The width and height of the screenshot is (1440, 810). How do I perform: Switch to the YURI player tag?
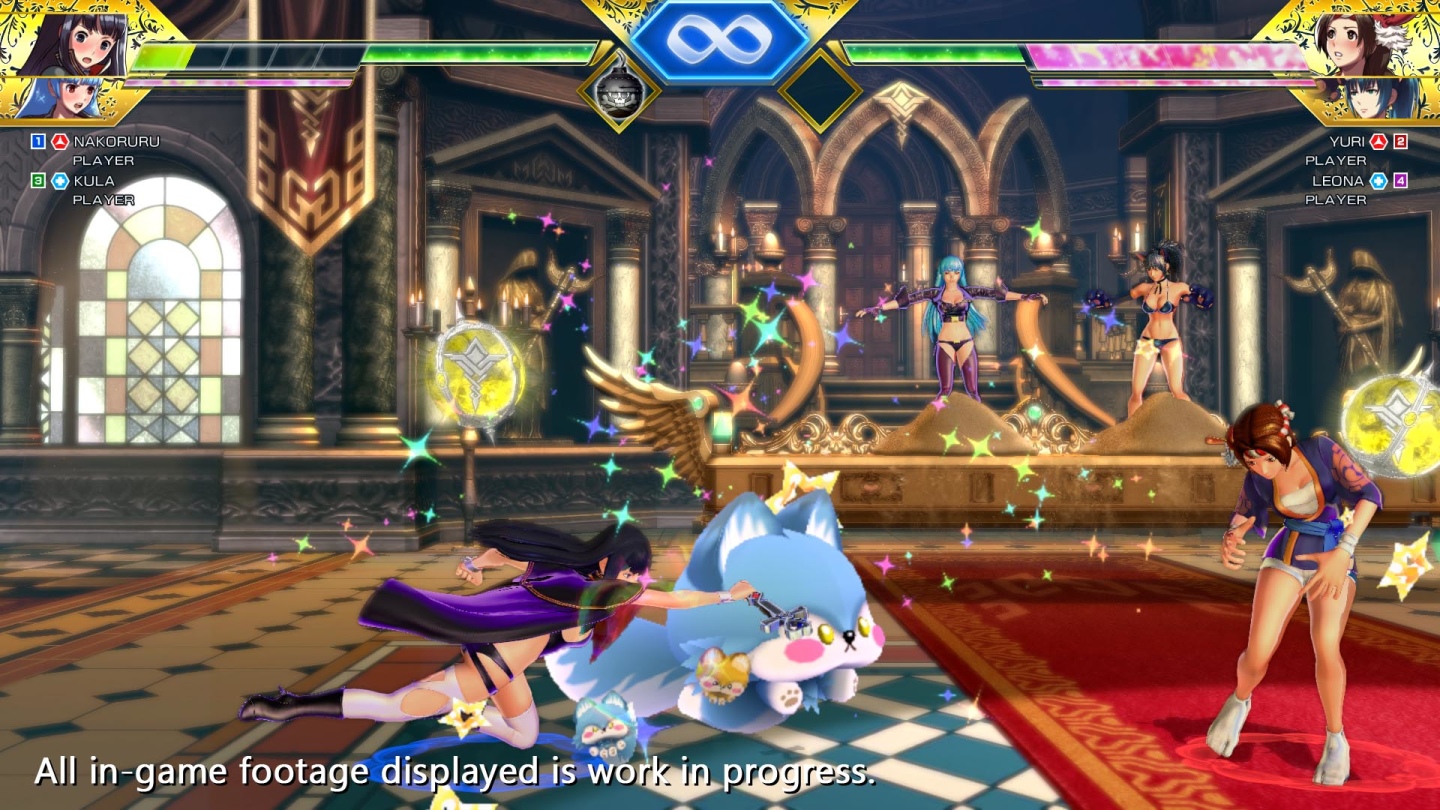(x=1347, y=142)
